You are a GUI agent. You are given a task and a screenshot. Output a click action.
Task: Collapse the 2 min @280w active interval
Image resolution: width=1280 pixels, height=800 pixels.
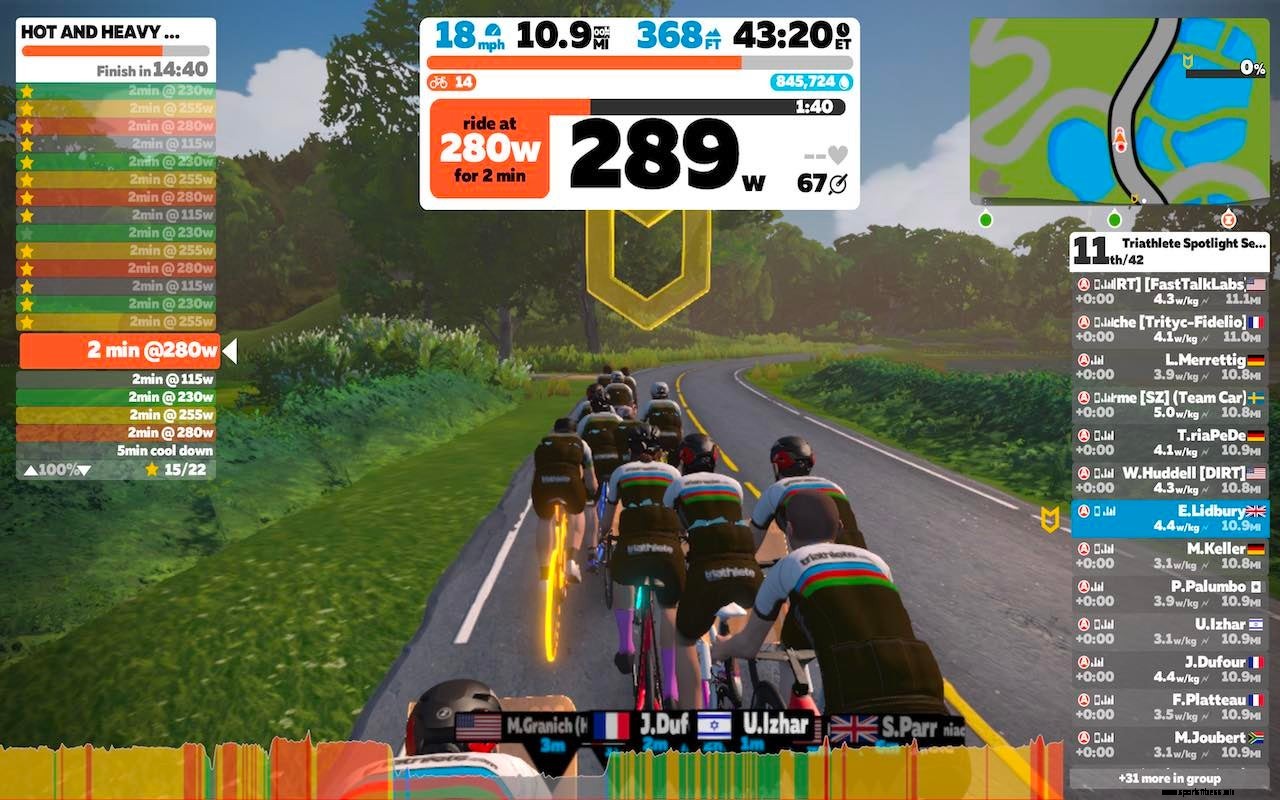pos(120,351)
